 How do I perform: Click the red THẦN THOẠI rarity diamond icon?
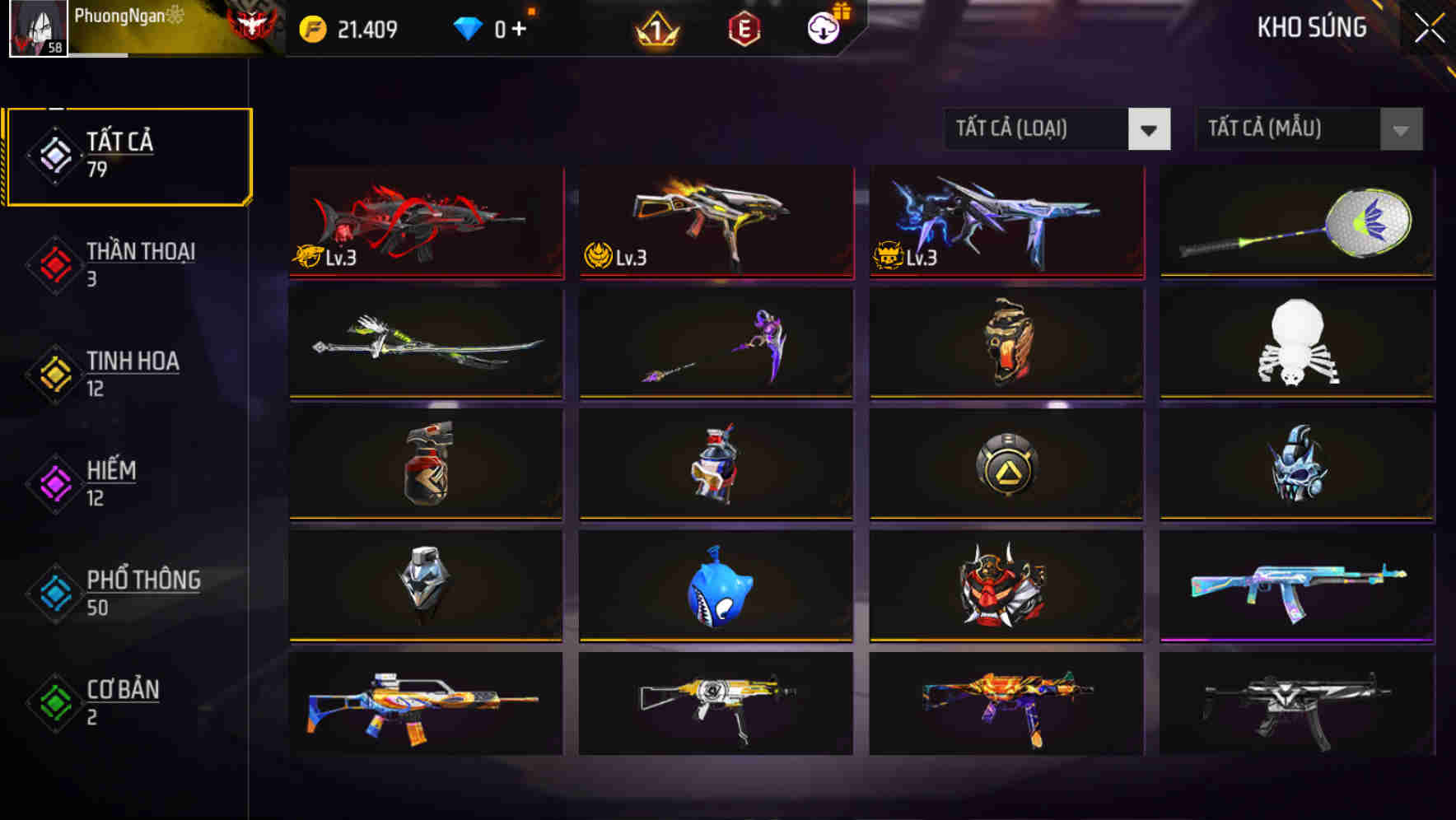coord(52,263)
